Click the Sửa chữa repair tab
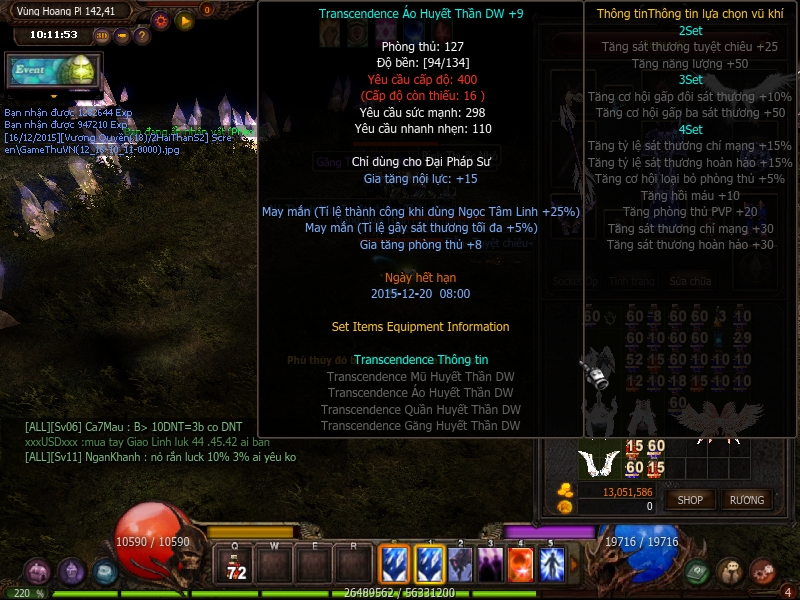 (691, 282)
